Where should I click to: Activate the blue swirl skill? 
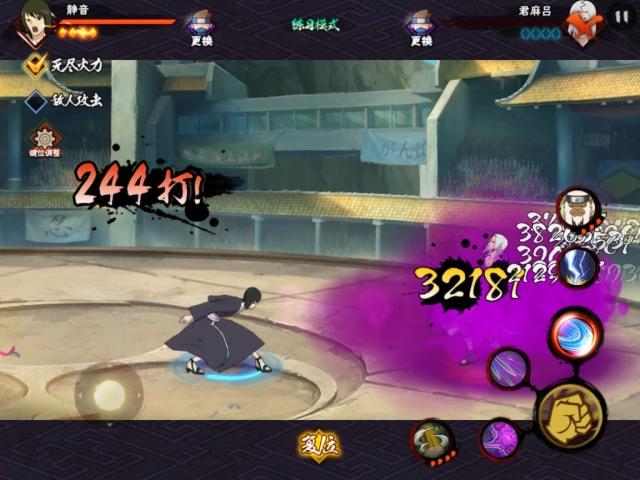pos(575,335)
